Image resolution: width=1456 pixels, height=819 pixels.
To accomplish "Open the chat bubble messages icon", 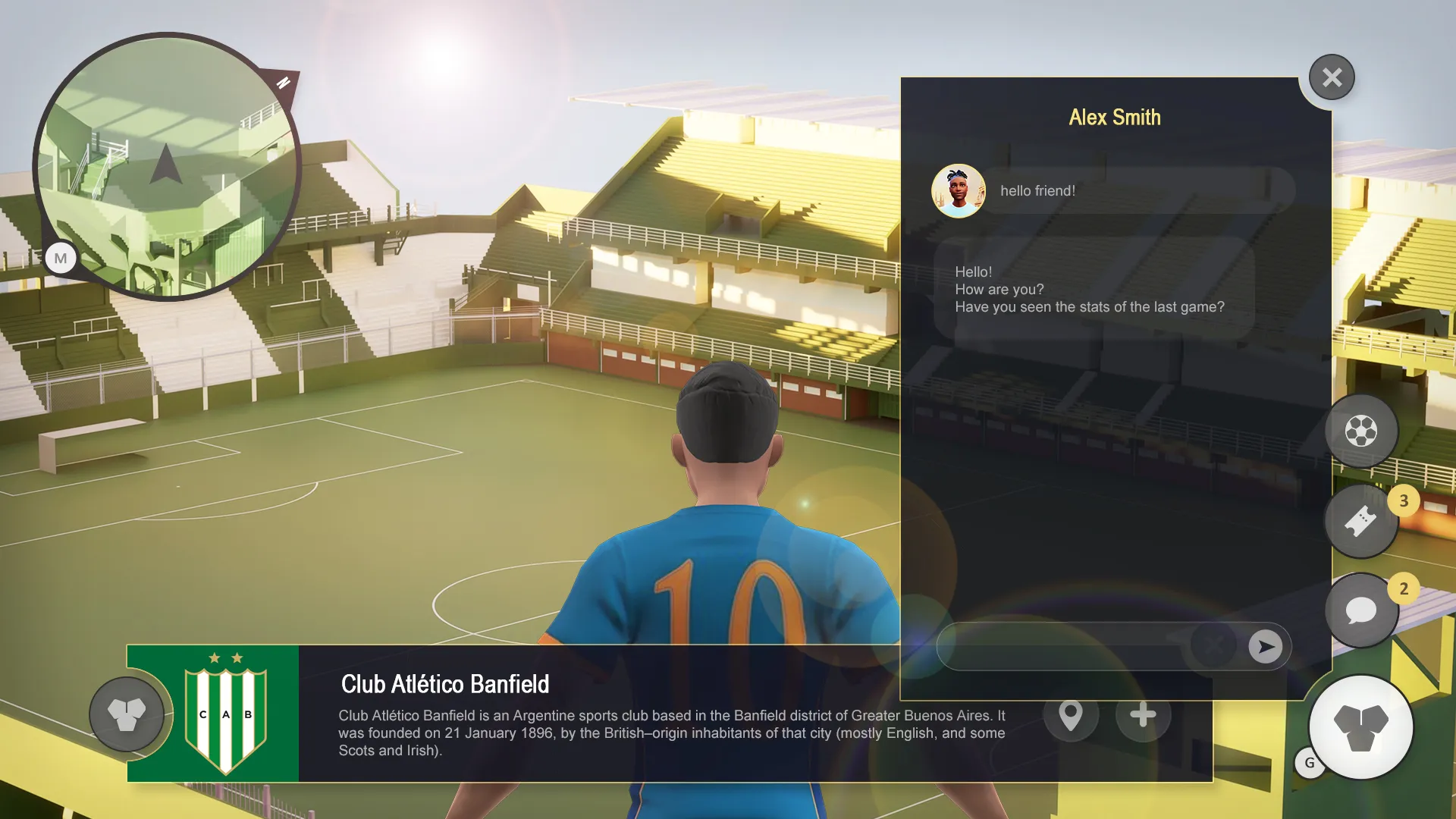I will click(x=1361, y=610).
